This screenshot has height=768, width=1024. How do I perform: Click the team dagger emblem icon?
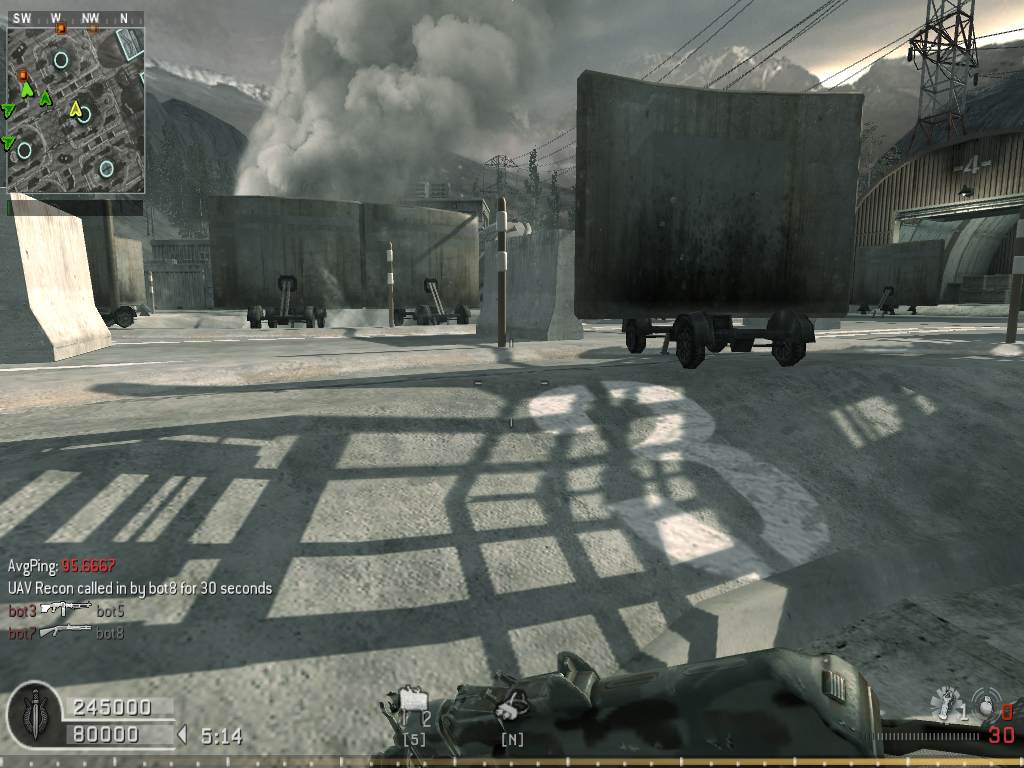point(33,713)
